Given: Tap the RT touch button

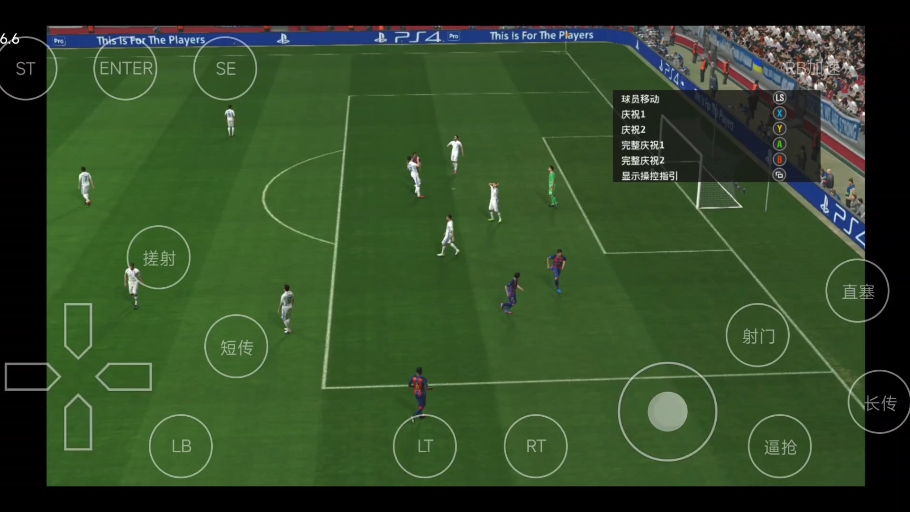Looking at the screenshot, I should click(x=536, y=446).
